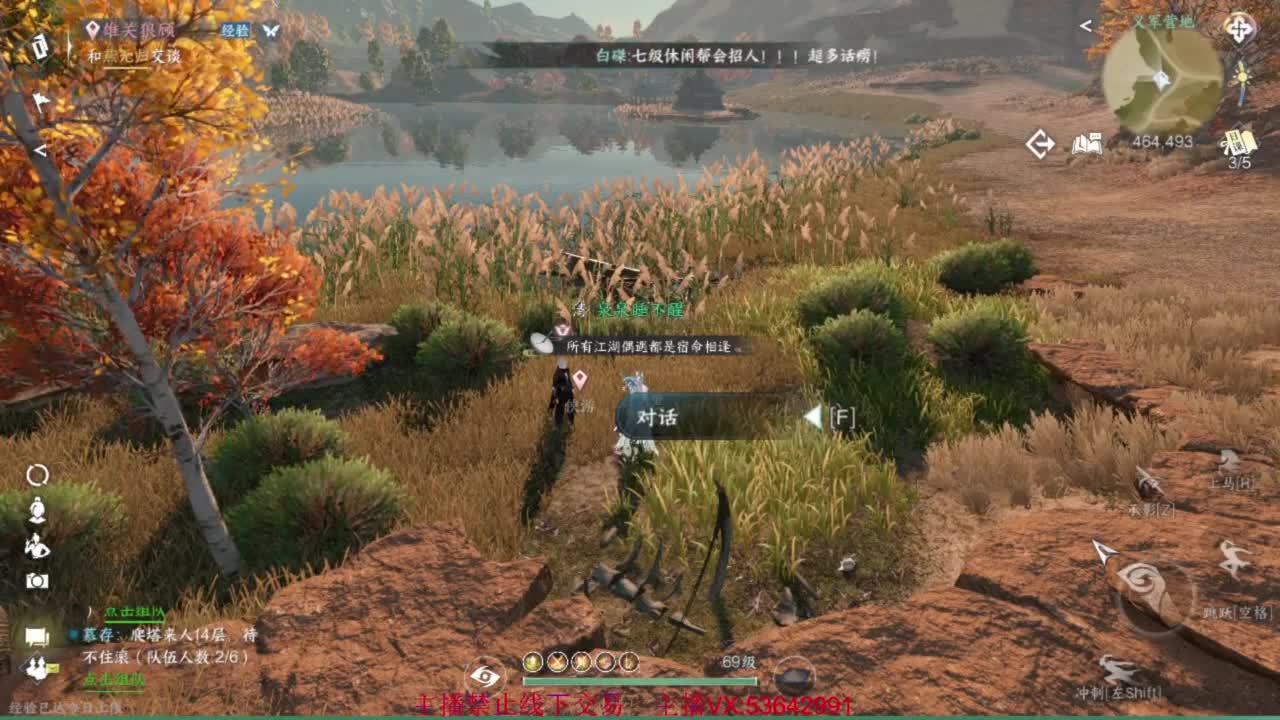Toggle the butterfly auto-path icon in quest tracker
Image resolution: width=1280 pixels, height=720 pixels.
click(270, 32)
